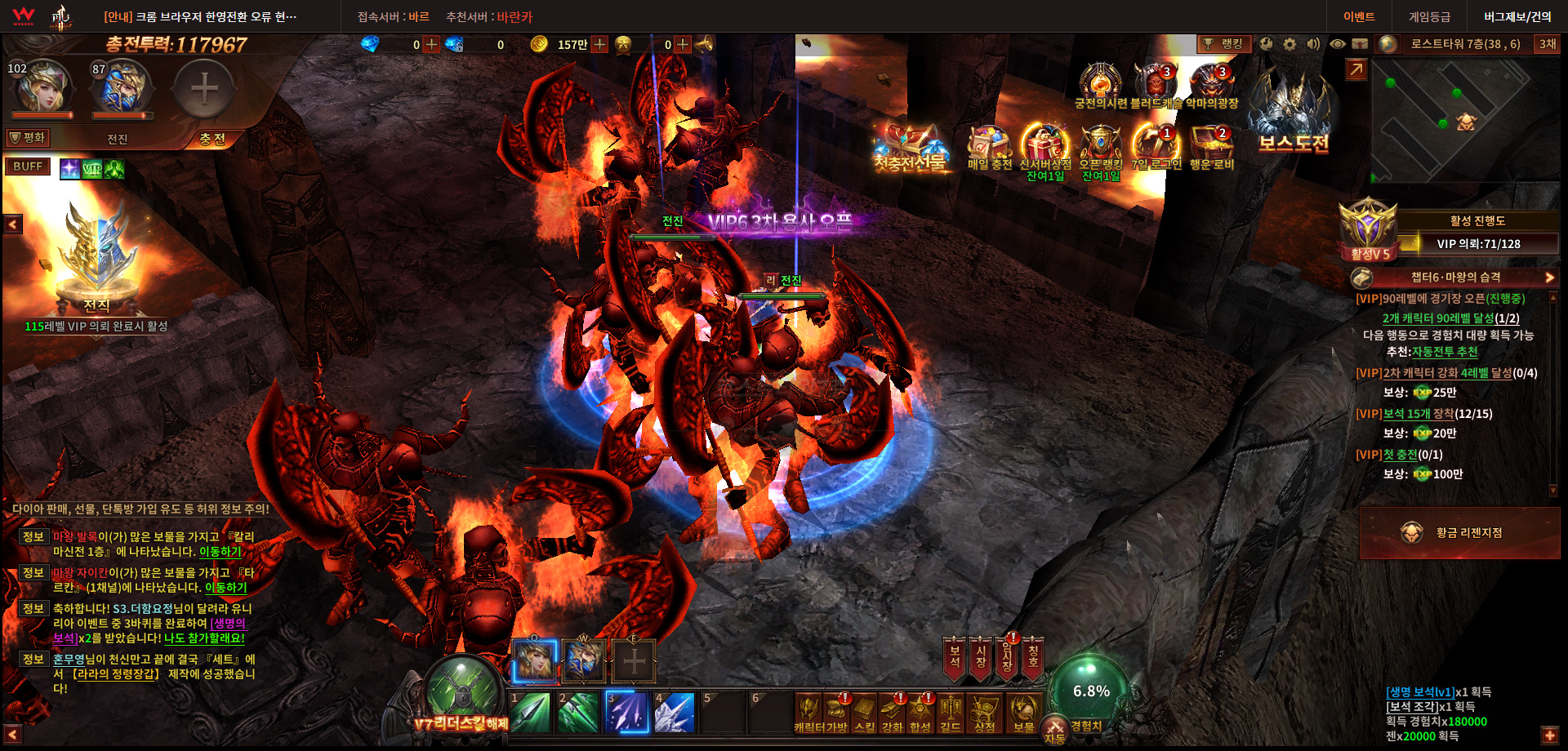Viewport: 1568px width, 751px height.
Task: Open the 랭킹 ranking button
Action: tap(1223, 44)
